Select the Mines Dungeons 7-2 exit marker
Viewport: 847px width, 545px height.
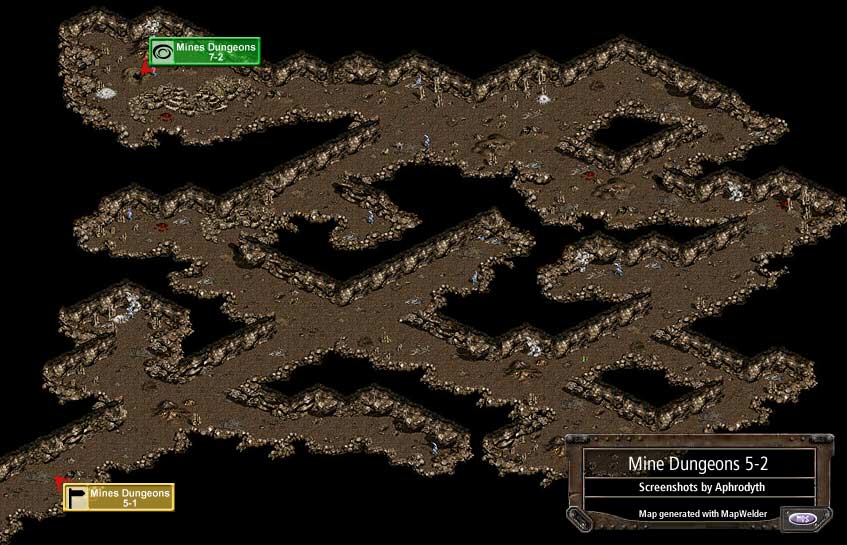[204, 51]
